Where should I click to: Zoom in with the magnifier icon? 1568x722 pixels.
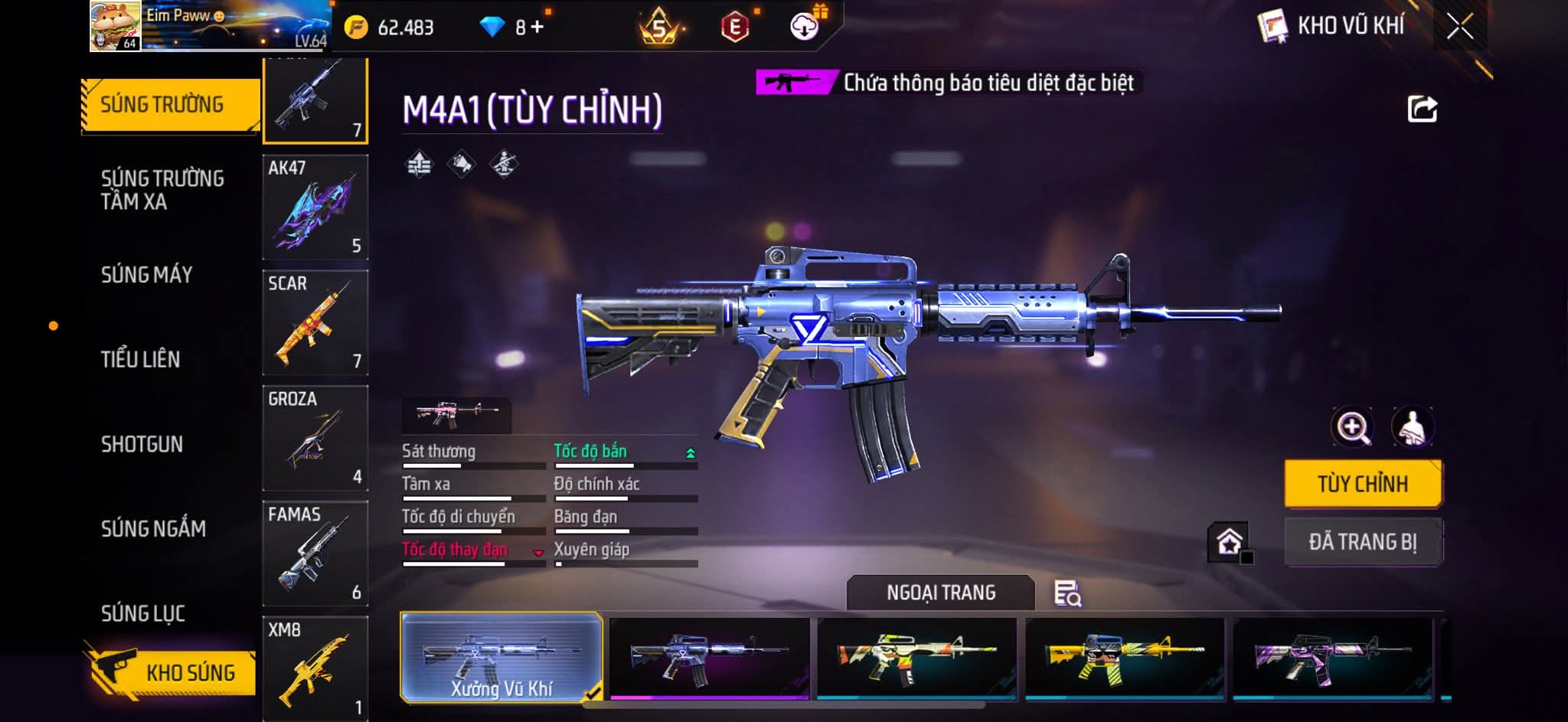(1353, 427)
